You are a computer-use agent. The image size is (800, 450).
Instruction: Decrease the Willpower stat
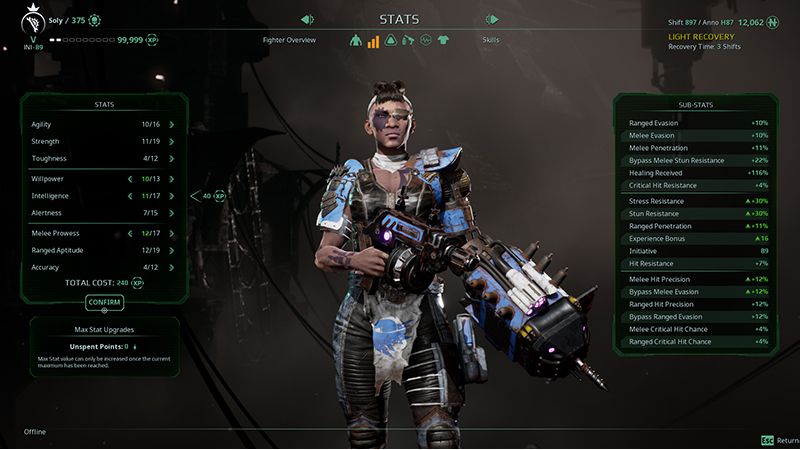coord(130,179)
